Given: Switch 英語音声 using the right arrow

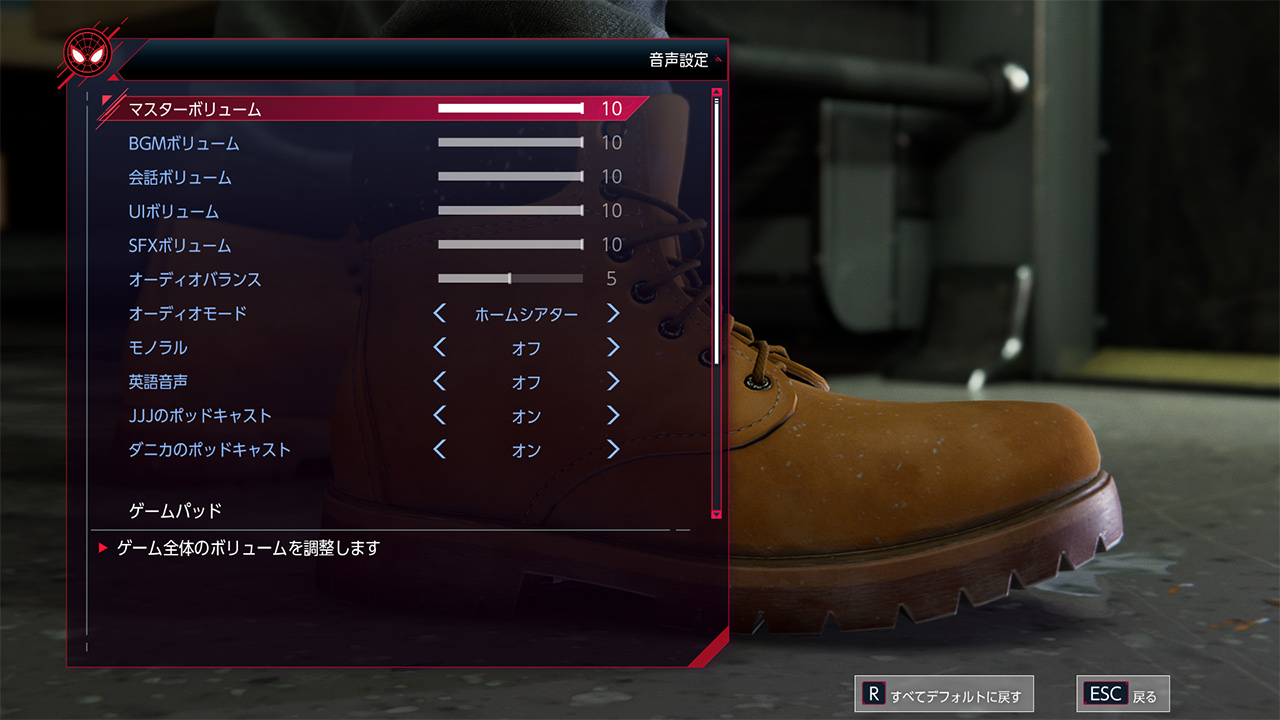Looking at the screenshot, I should pyautogui.click(x=613, y=382).
